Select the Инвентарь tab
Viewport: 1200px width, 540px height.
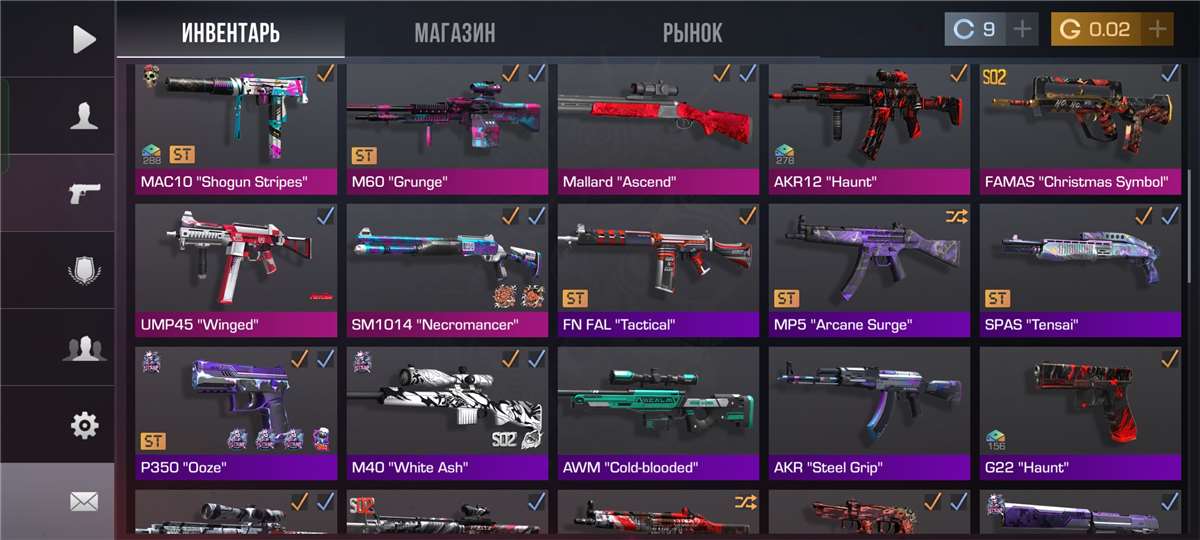click(230, 33)
